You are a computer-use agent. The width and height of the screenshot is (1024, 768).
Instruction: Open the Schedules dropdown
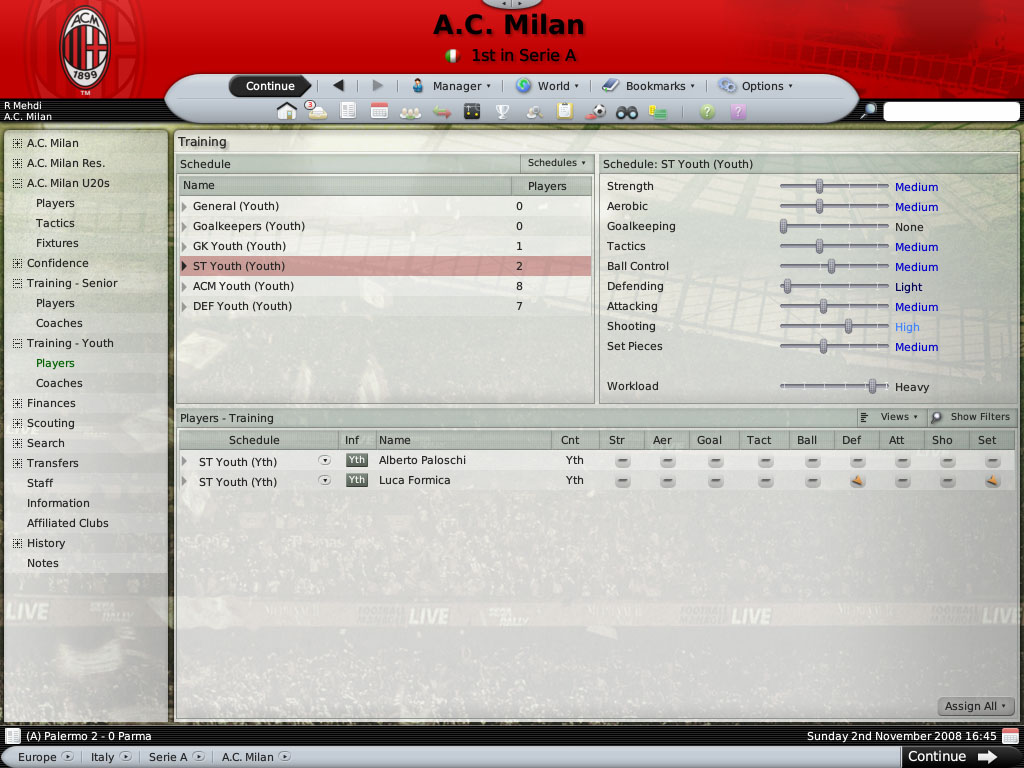[556, 163]
